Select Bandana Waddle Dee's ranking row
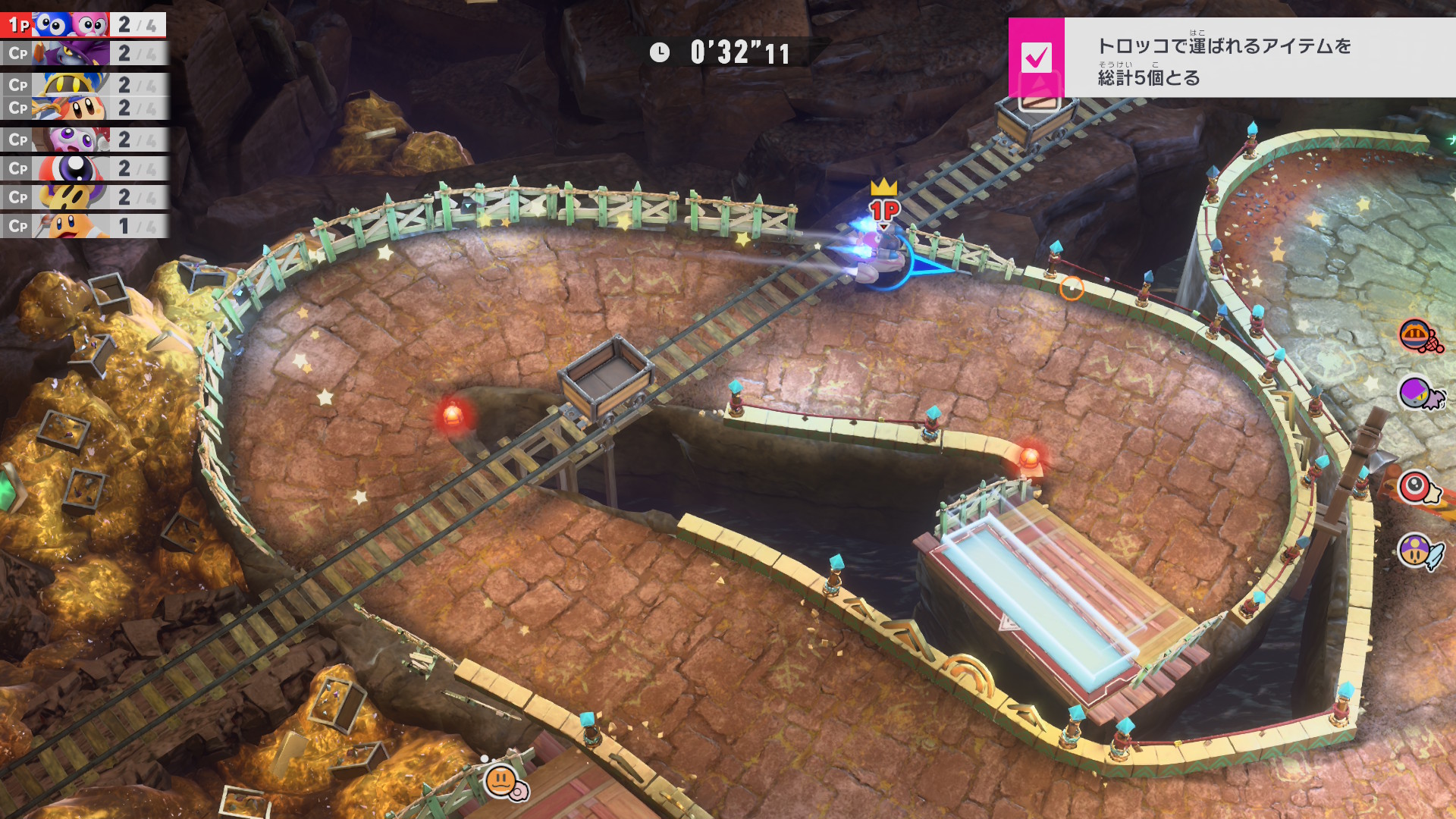 pos(83,109)
